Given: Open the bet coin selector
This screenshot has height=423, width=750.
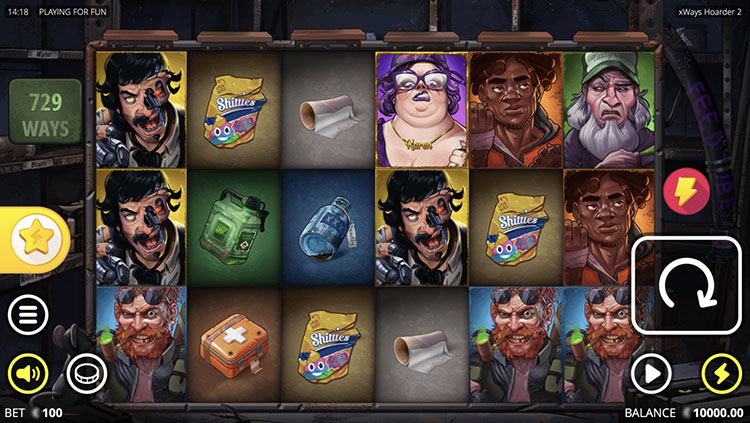Looking at the screenshot, I should point(86,374).
